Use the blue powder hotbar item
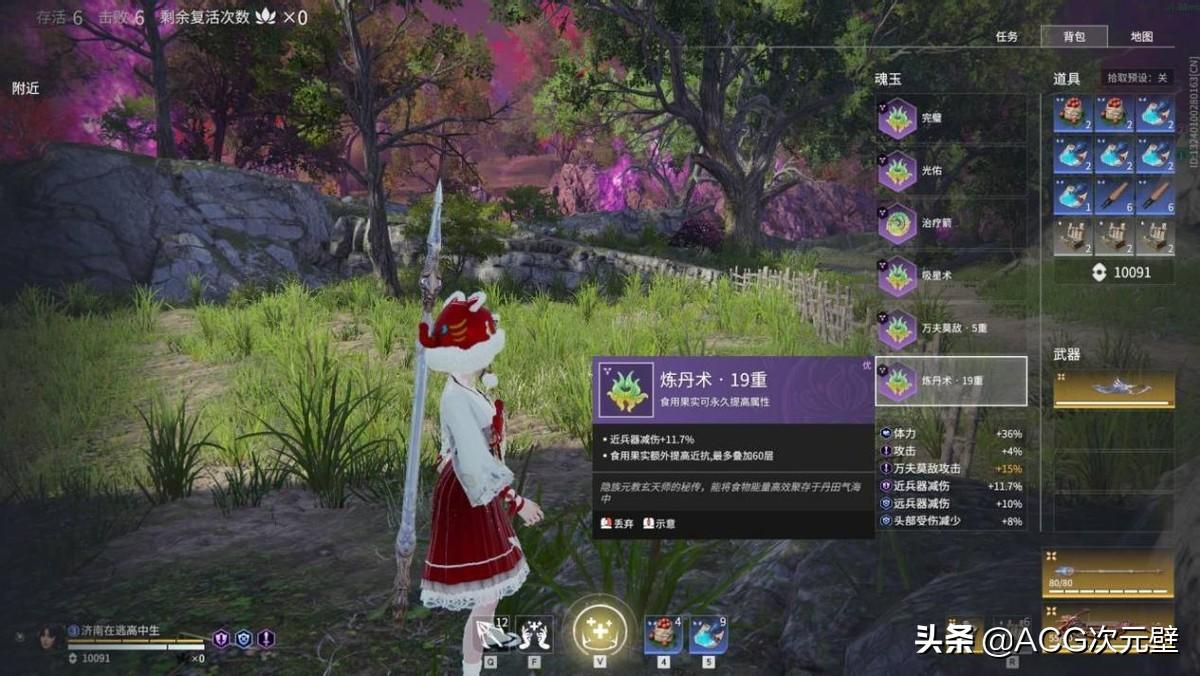1200x676 pixels. 708,635
